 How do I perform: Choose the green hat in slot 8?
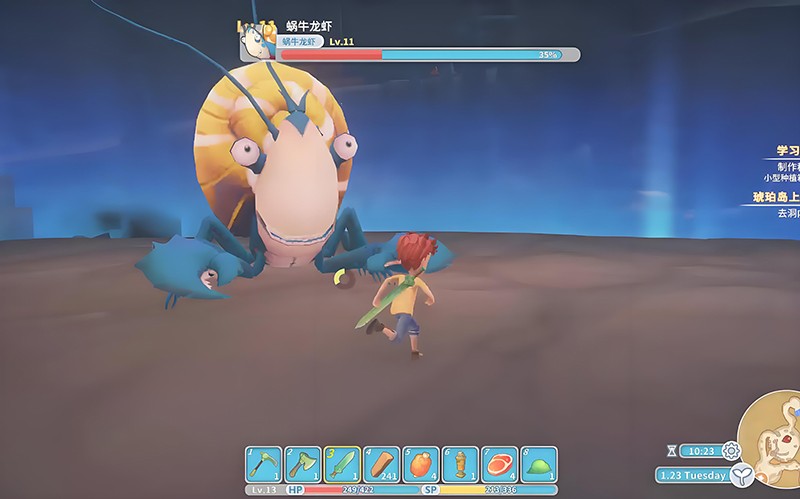coord(539,465)
